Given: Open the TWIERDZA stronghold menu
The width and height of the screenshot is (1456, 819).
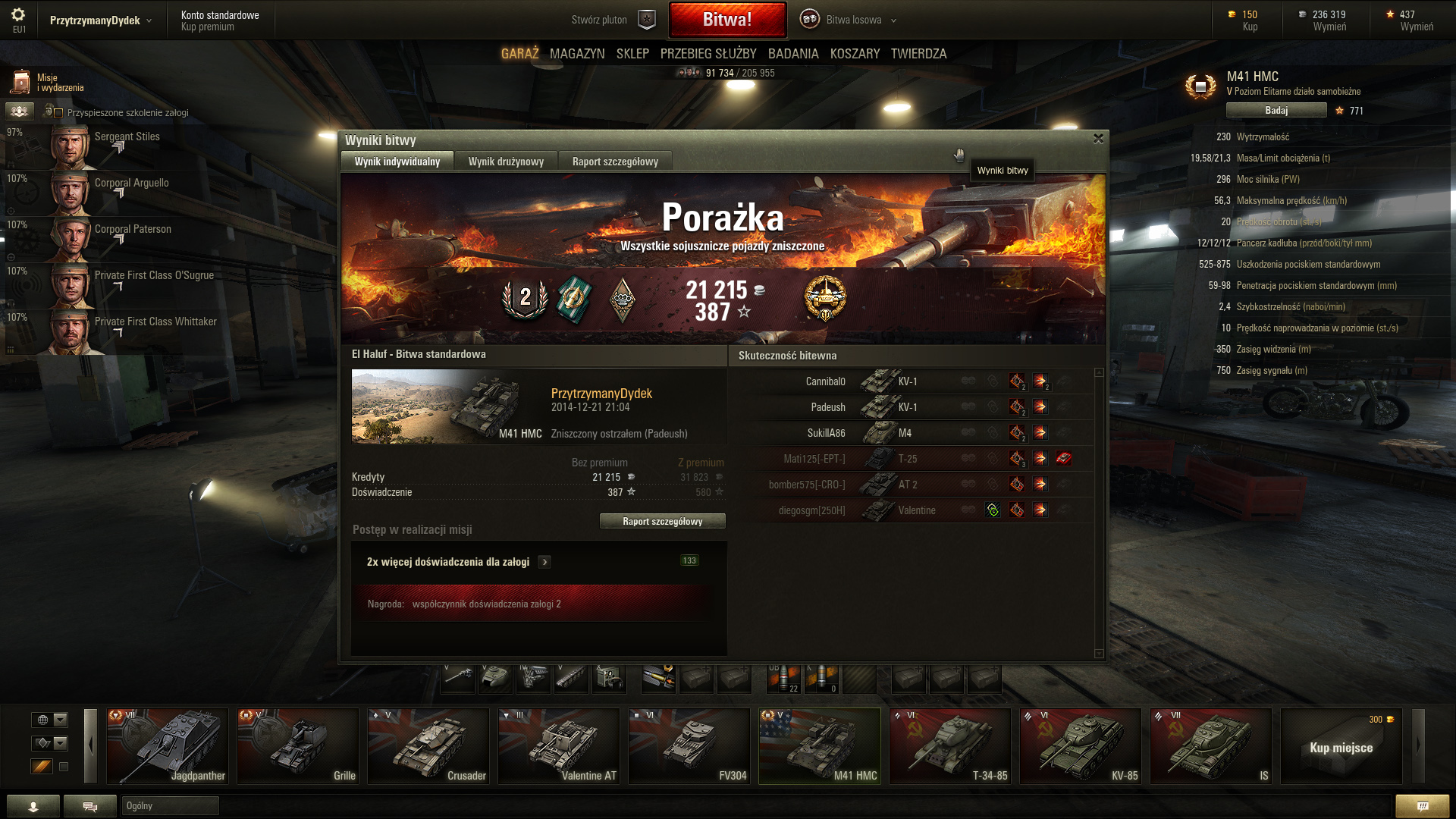Looking at the screenshot, I should (918, 54).
